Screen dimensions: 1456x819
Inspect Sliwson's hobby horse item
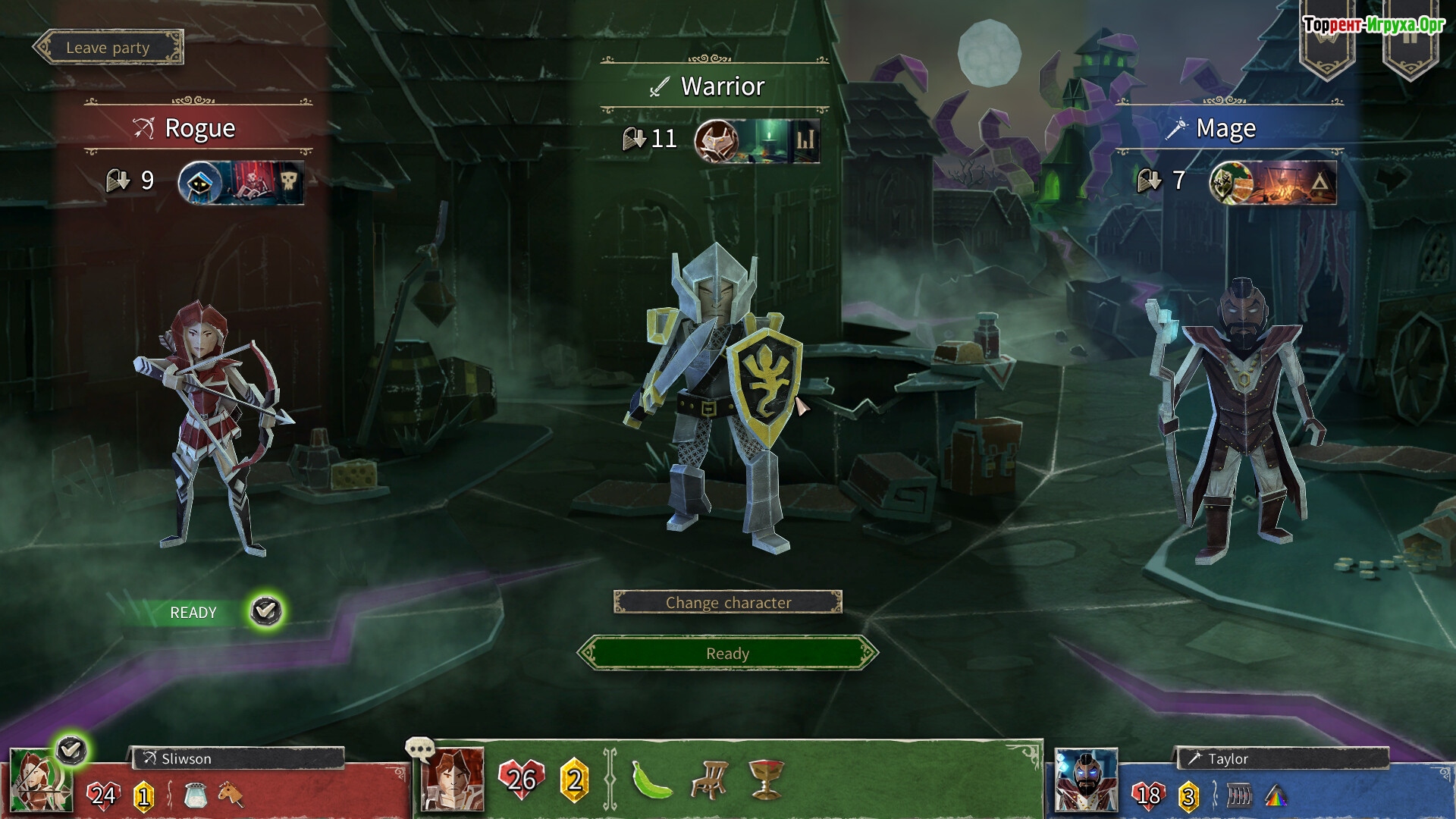pyautogui.click(x=231, y=795)
